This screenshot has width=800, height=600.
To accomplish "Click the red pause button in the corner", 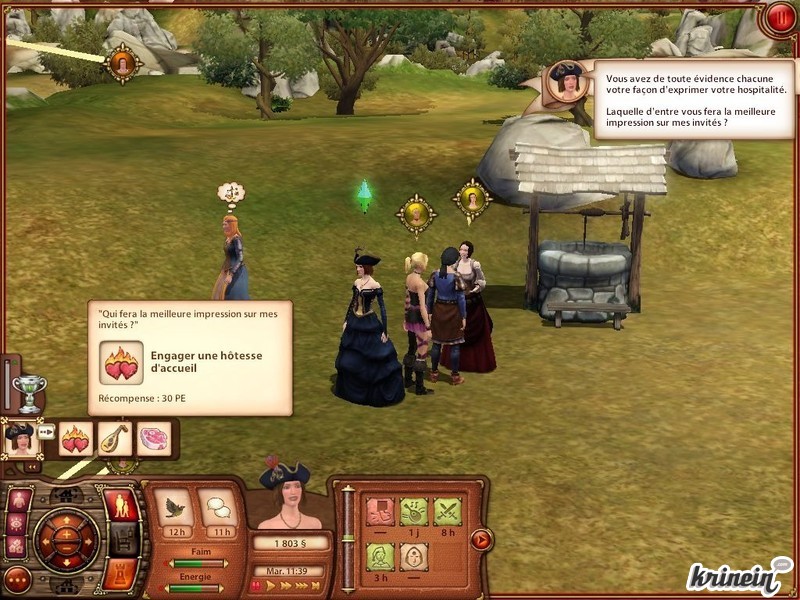I will tap(778, 17).
